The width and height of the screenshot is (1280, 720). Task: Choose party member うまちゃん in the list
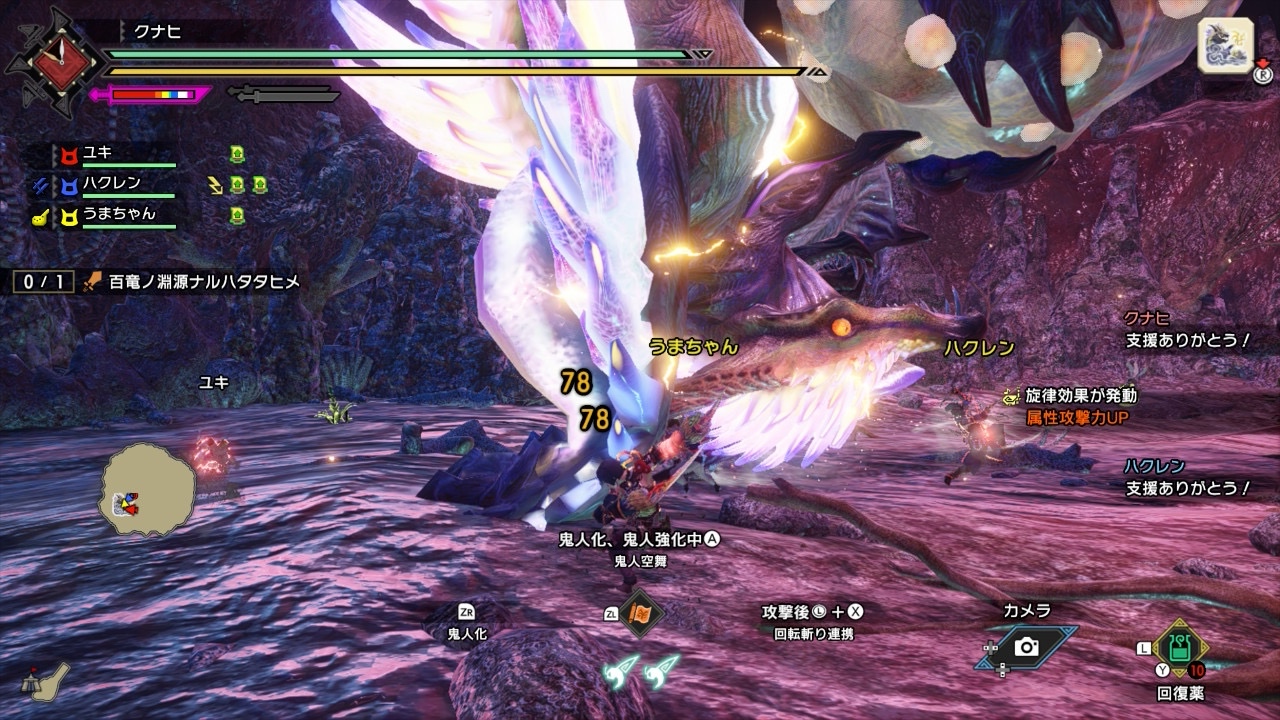[118, 214]
